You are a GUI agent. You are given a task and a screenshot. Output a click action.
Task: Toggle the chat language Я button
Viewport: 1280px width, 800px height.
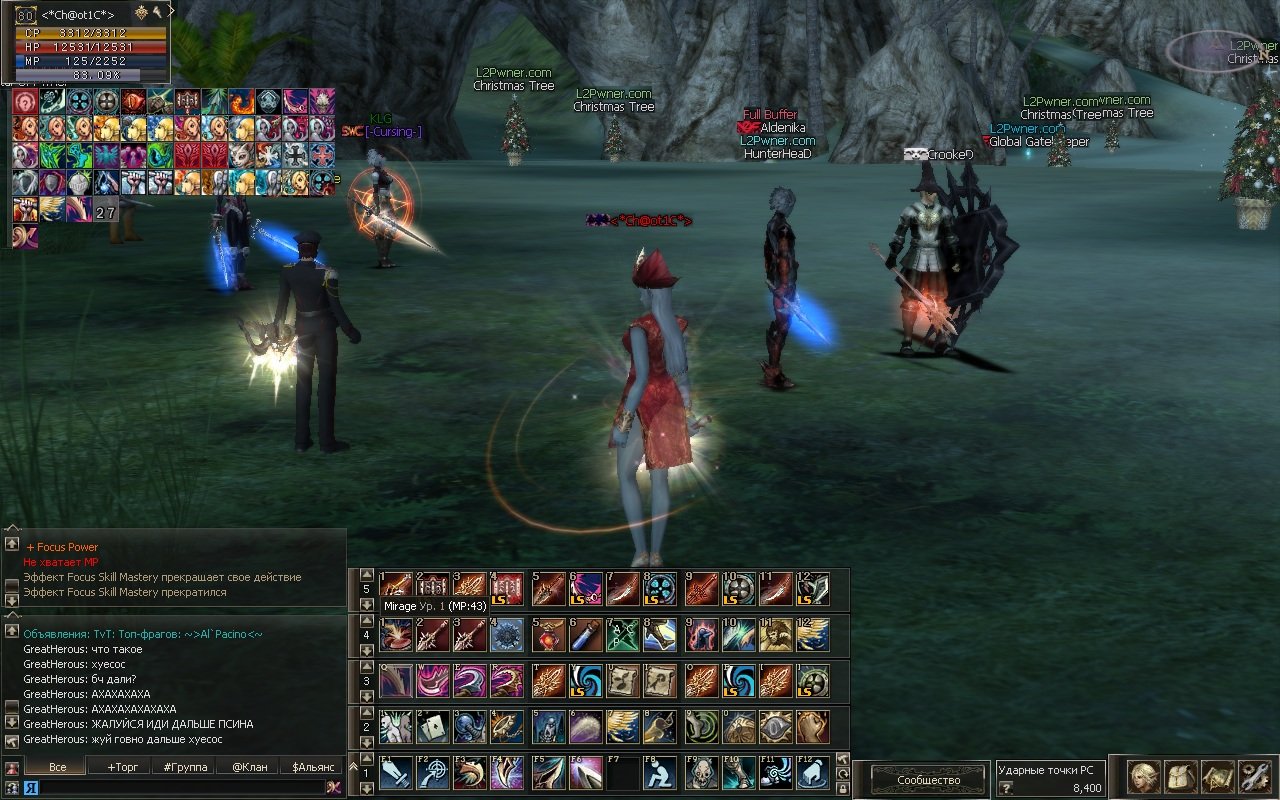coord(31,788)
